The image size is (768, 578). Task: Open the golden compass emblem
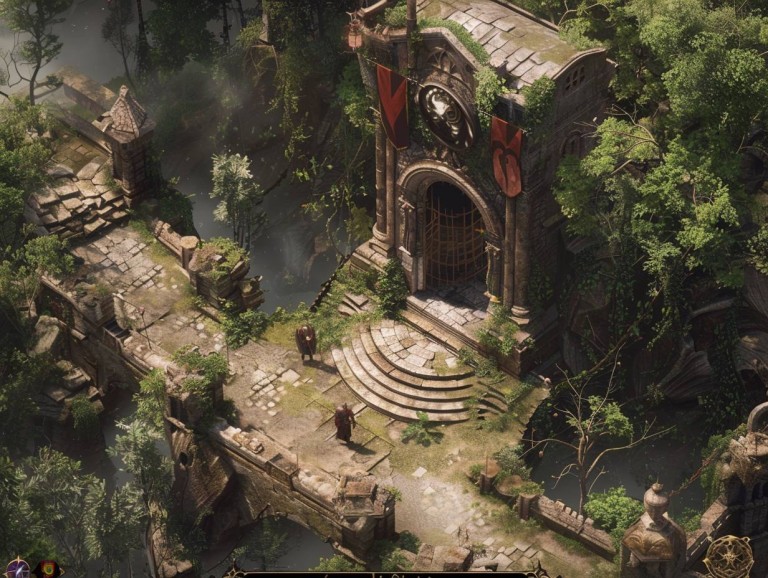coord(729,558)
